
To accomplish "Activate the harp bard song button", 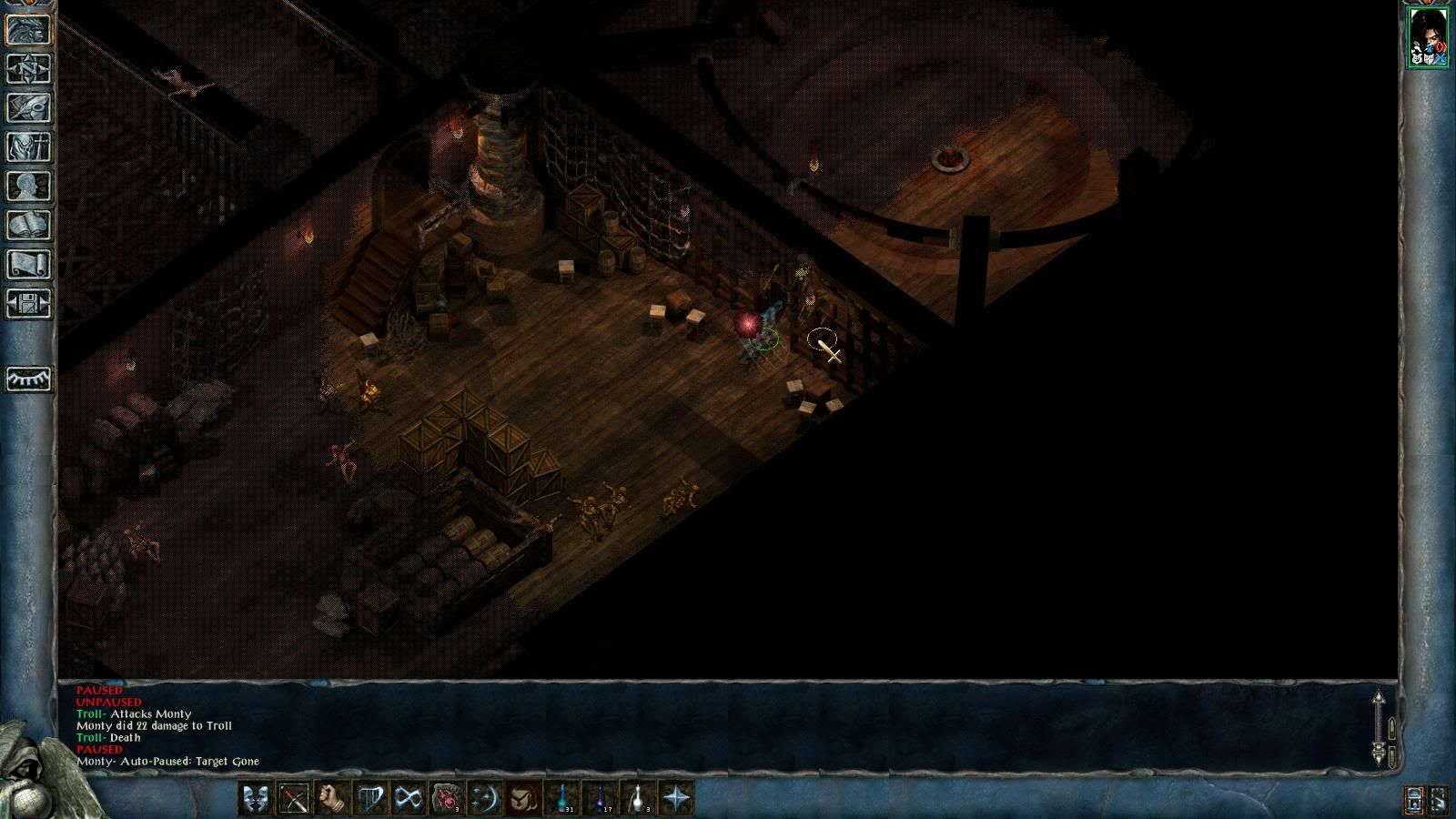I will [x=369, y=798].
